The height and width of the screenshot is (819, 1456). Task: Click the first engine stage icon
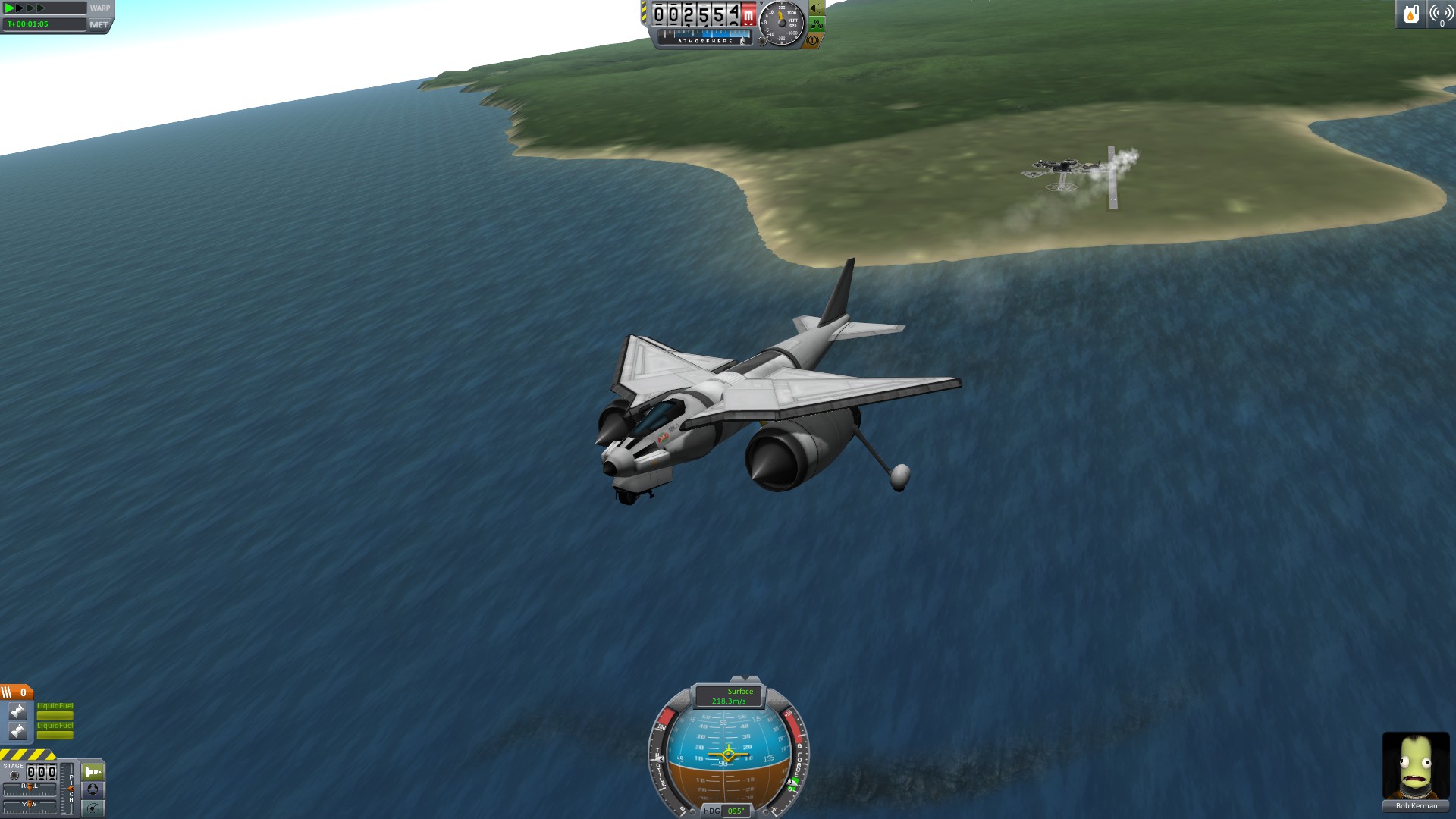[17, 711]
